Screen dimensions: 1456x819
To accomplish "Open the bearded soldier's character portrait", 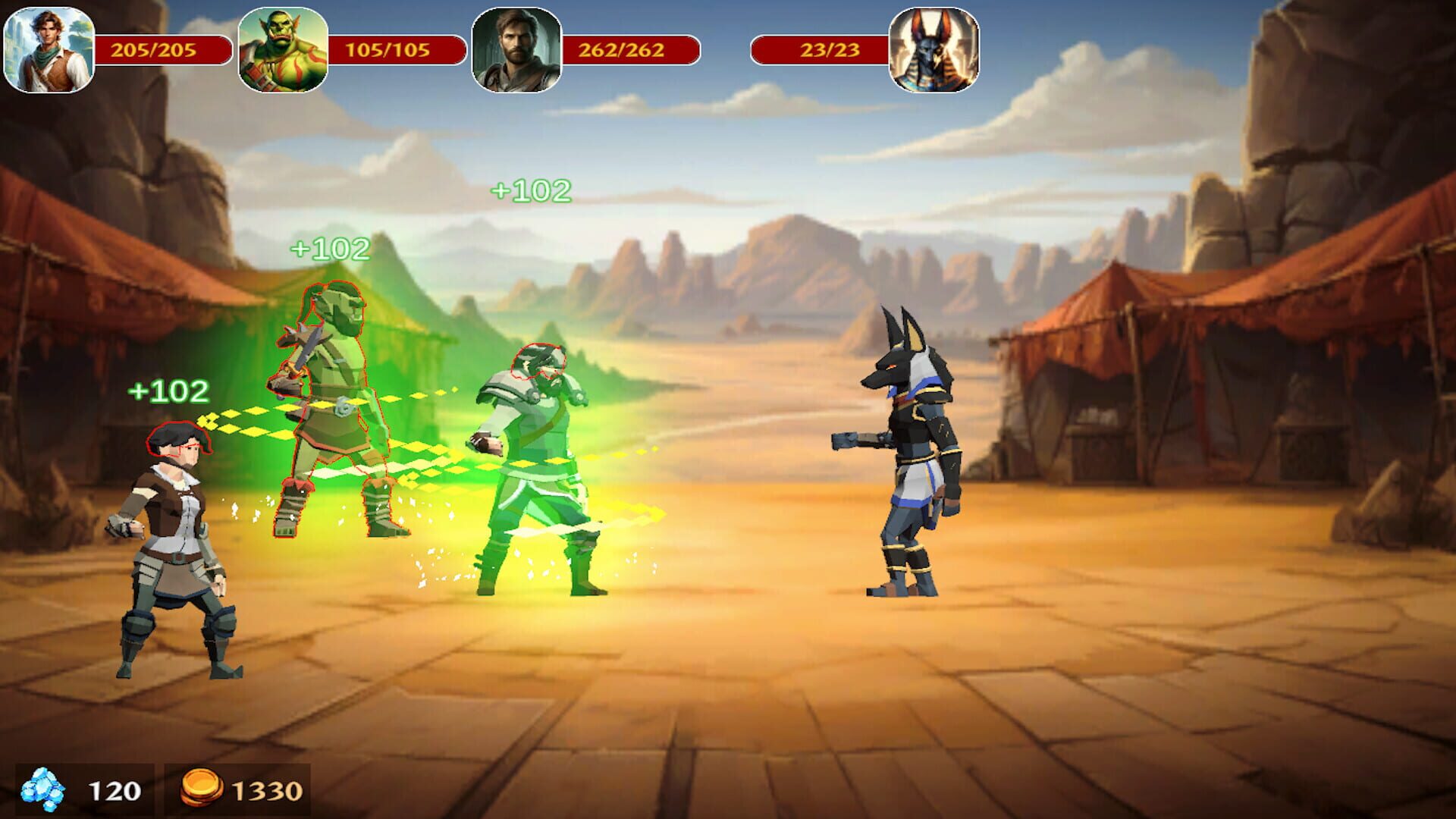I will pyautogui.click(x=516, y=49).
